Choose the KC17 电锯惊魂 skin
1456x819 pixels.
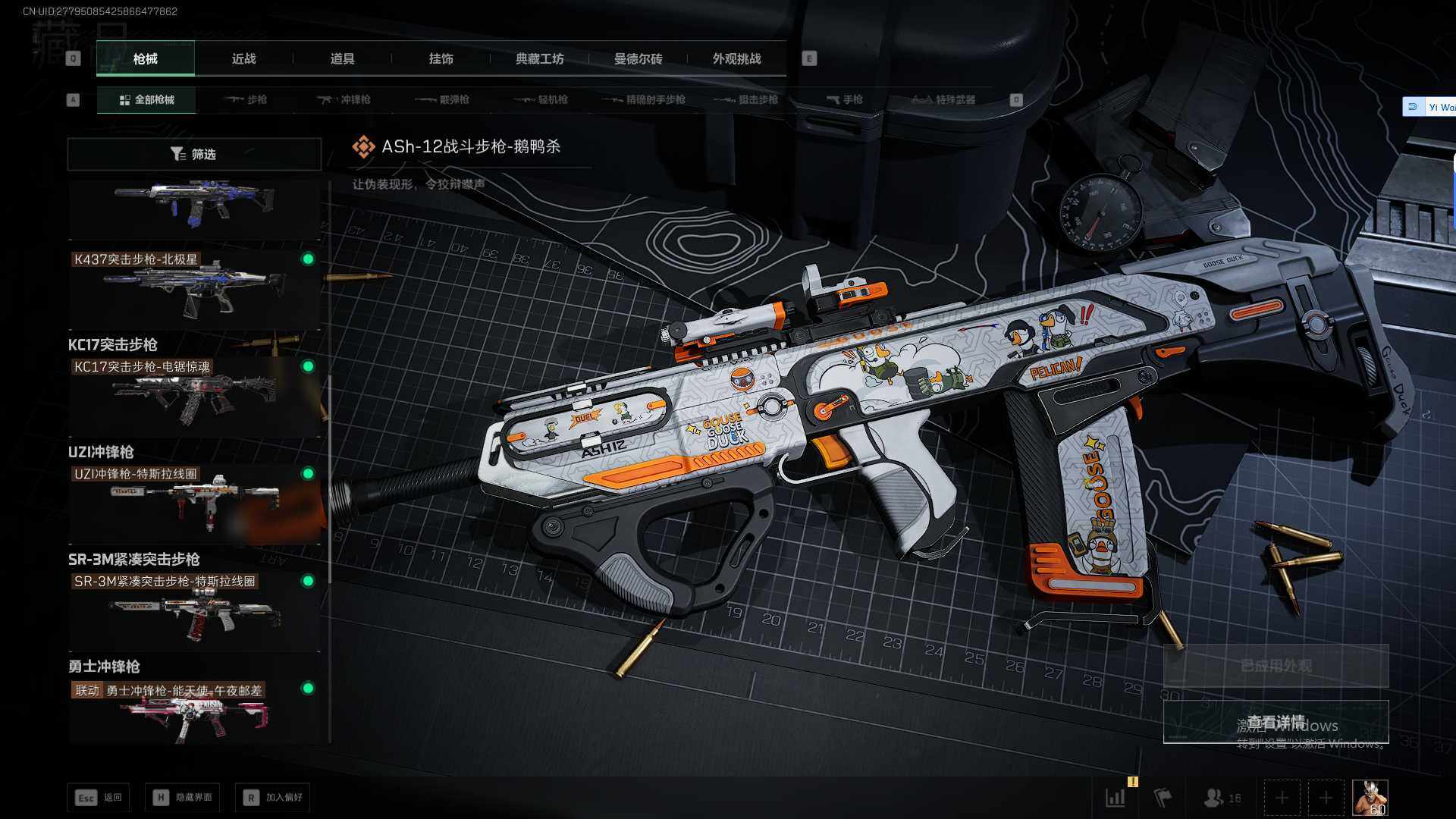[194, 396]
